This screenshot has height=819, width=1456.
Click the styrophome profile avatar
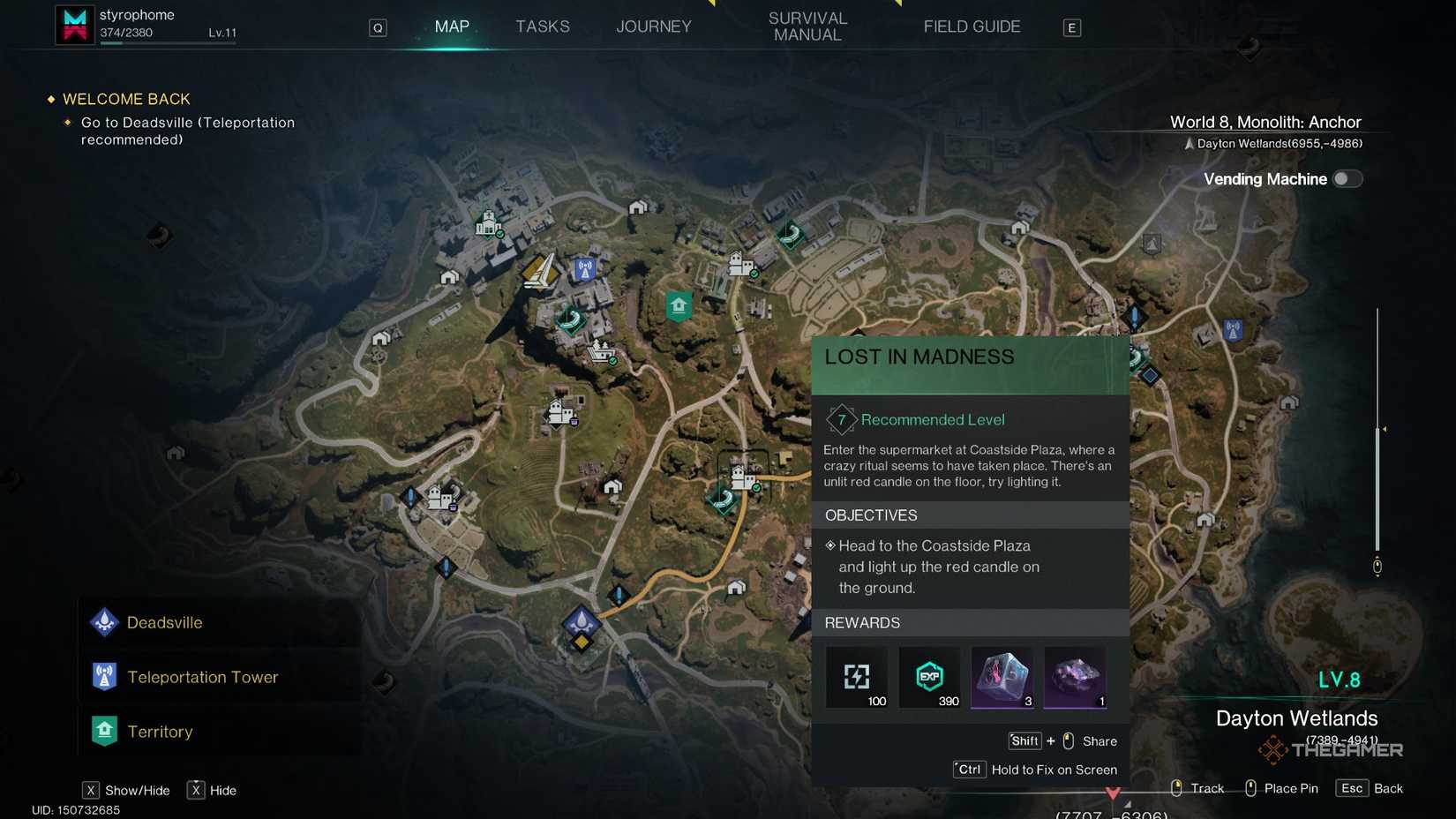(x=74, y=24)
